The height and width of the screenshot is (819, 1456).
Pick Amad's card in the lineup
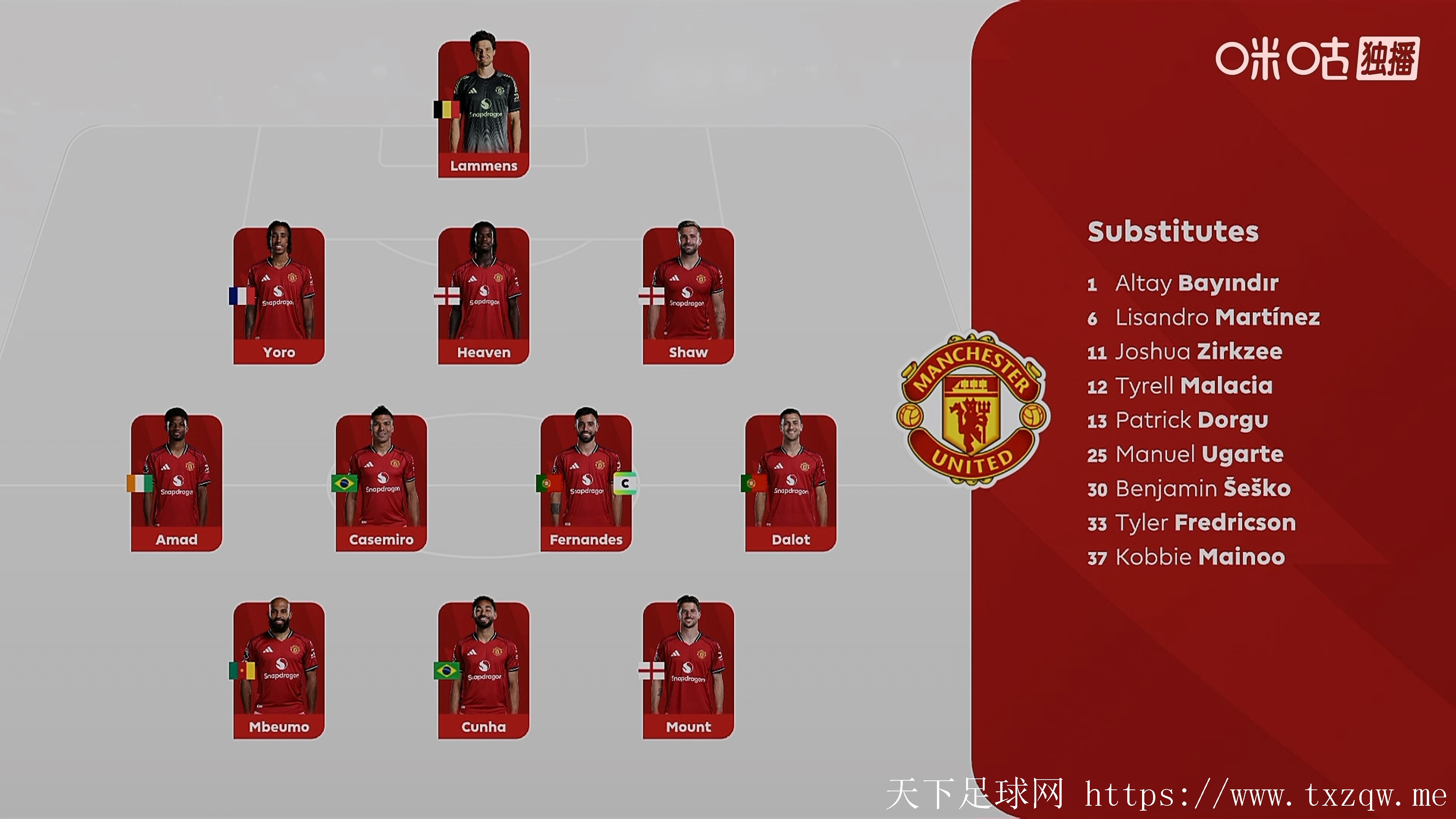coord(176,483)
